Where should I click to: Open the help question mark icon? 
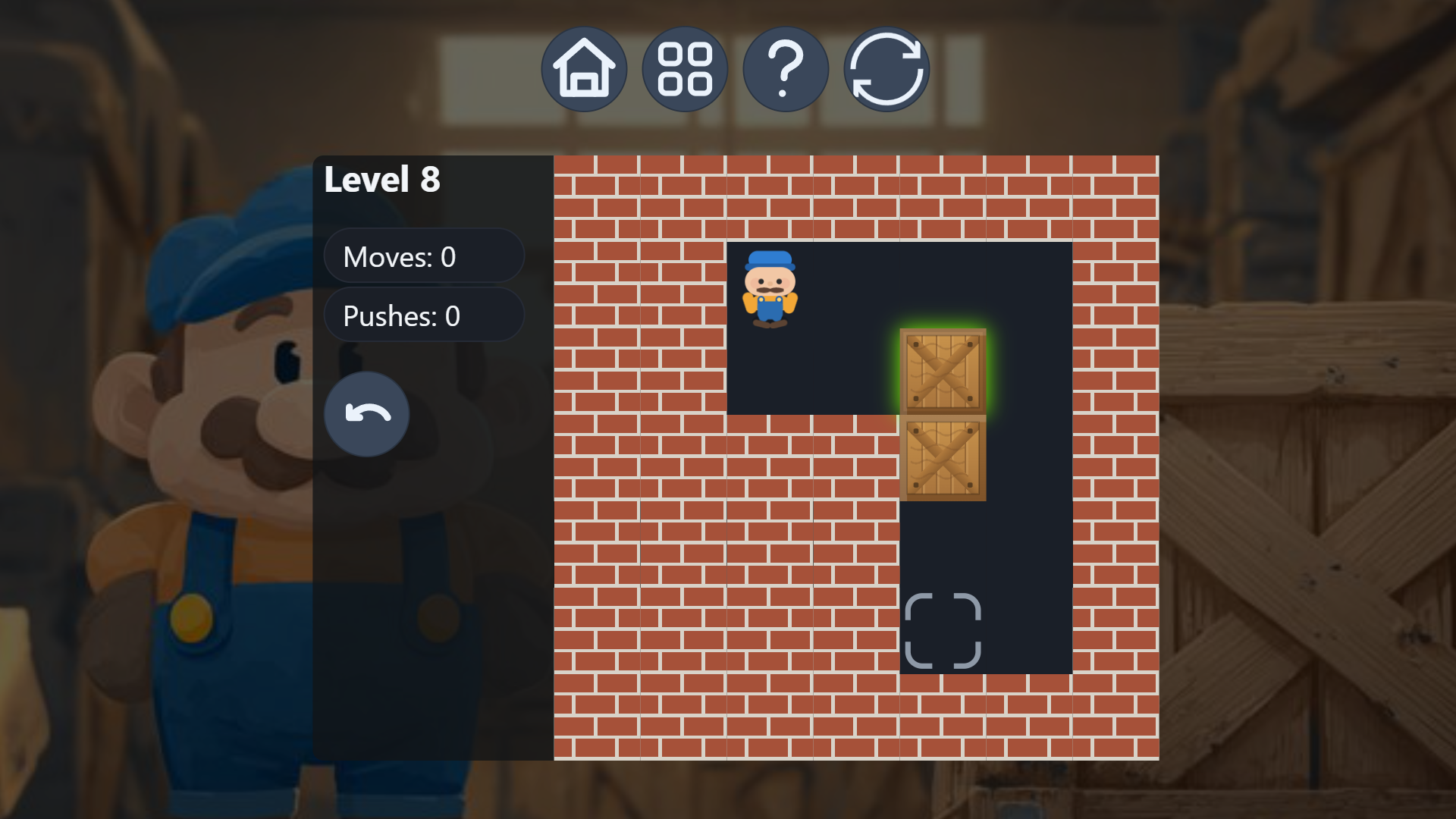click(x=786, y=68)
